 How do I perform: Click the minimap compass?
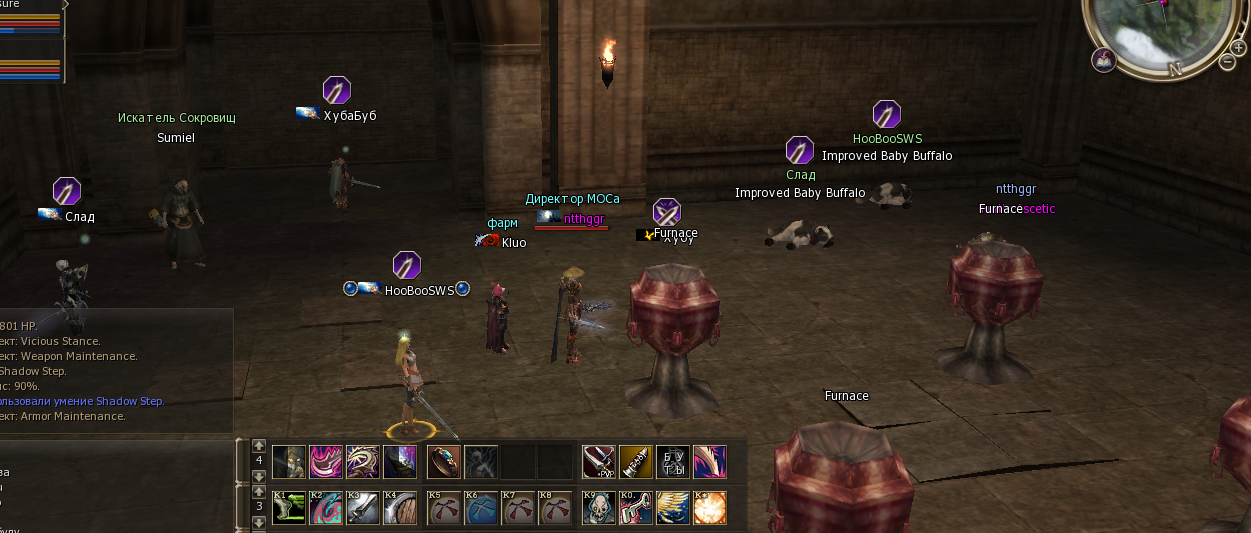(x=1163, y=30)
